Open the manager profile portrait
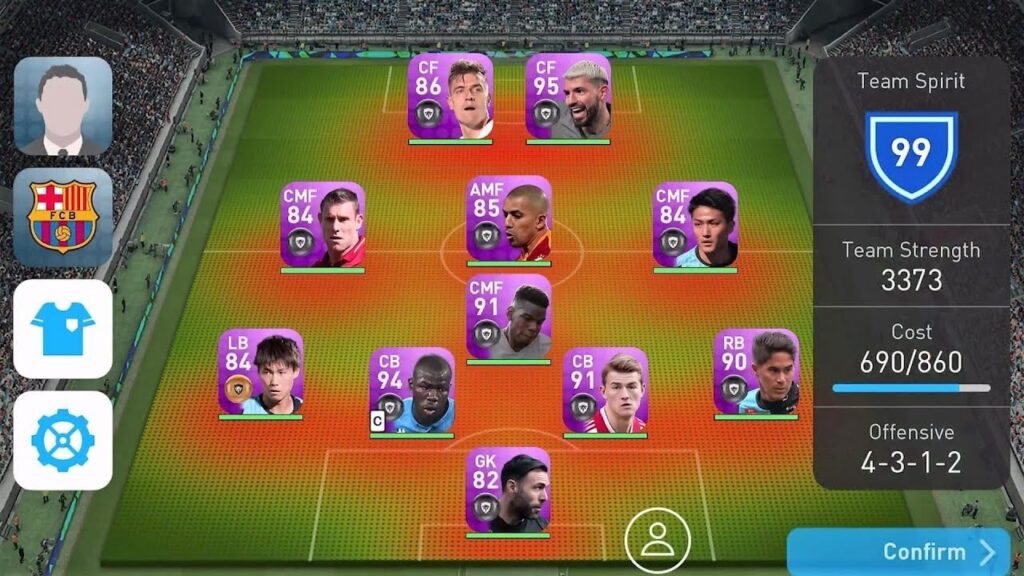1024x576 pixels. point(62,106)
